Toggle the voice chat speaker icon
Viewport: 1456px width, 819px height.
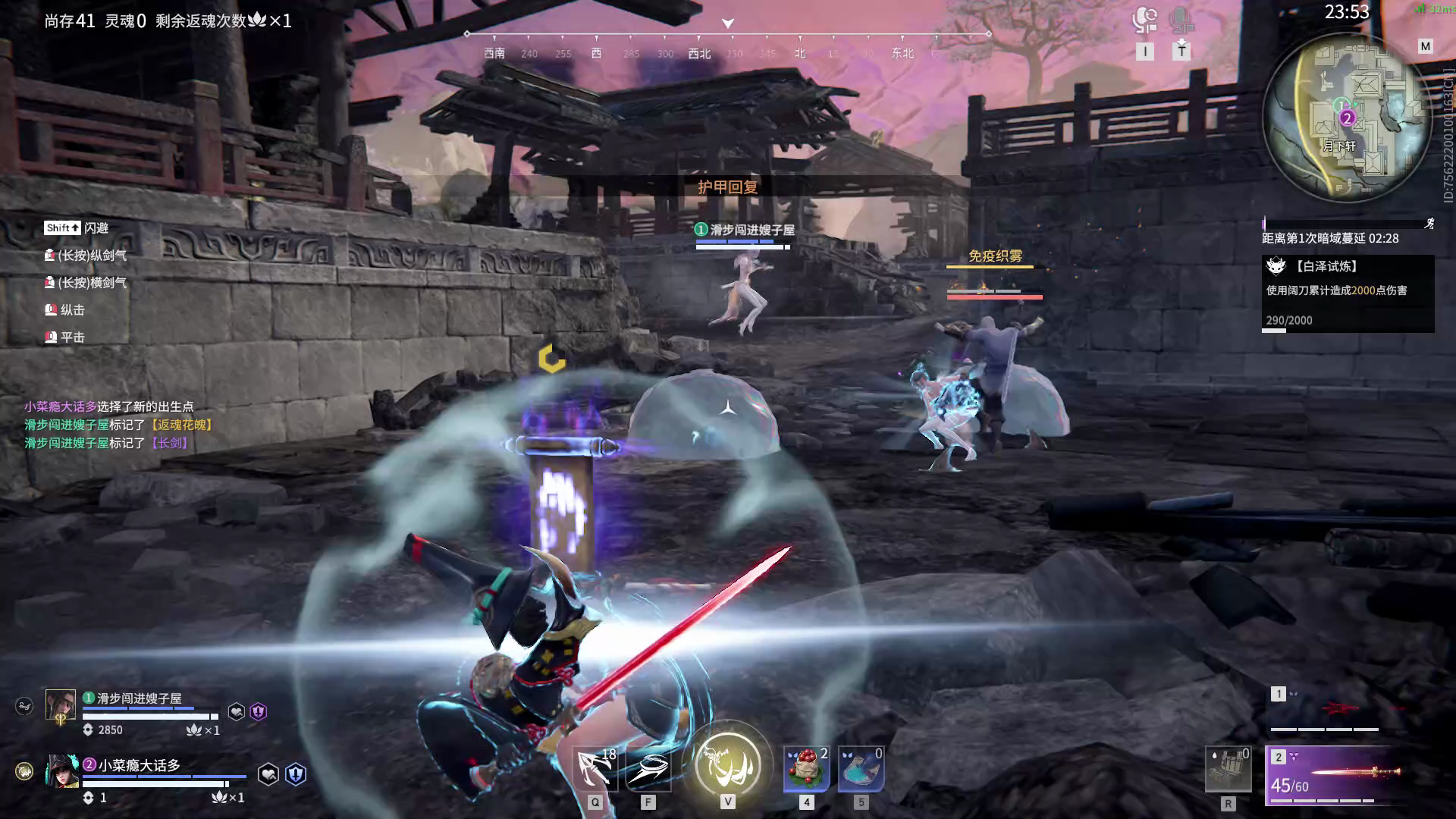pyautogui.click(x=1144, y=19)
